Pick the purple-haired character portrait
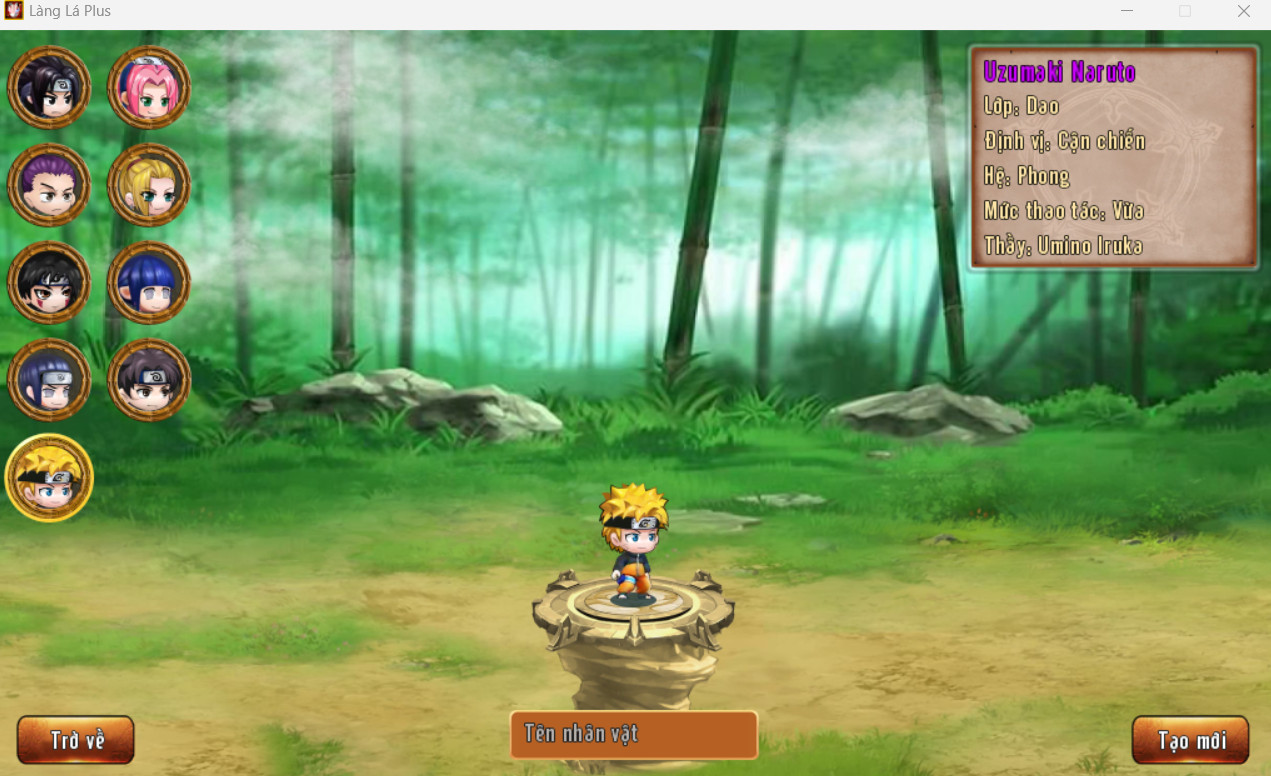1271x776 pixels. (49, 185)
